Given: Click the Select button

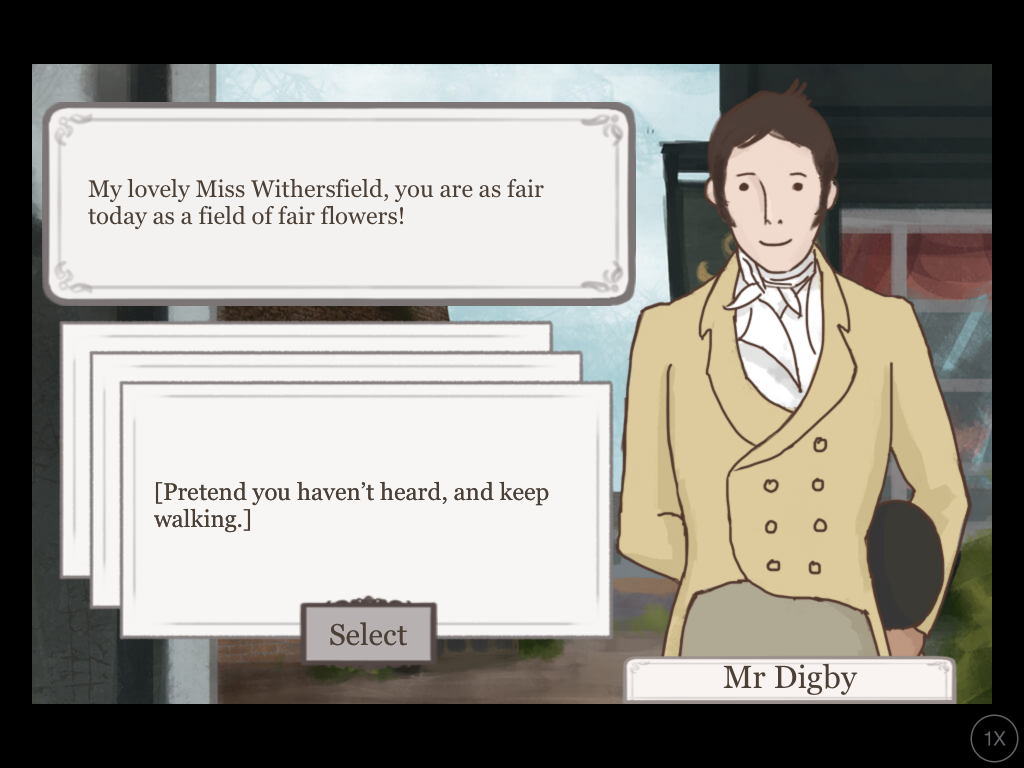Looking at the screenshot, I should [368, 634].
